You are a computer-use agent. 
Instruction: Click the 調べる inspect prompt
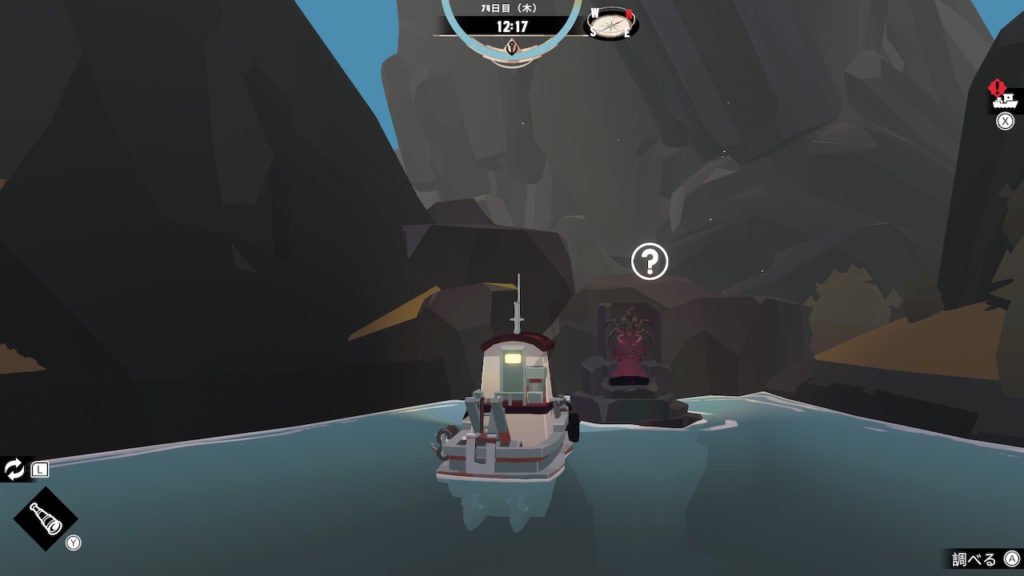[975, 559]
